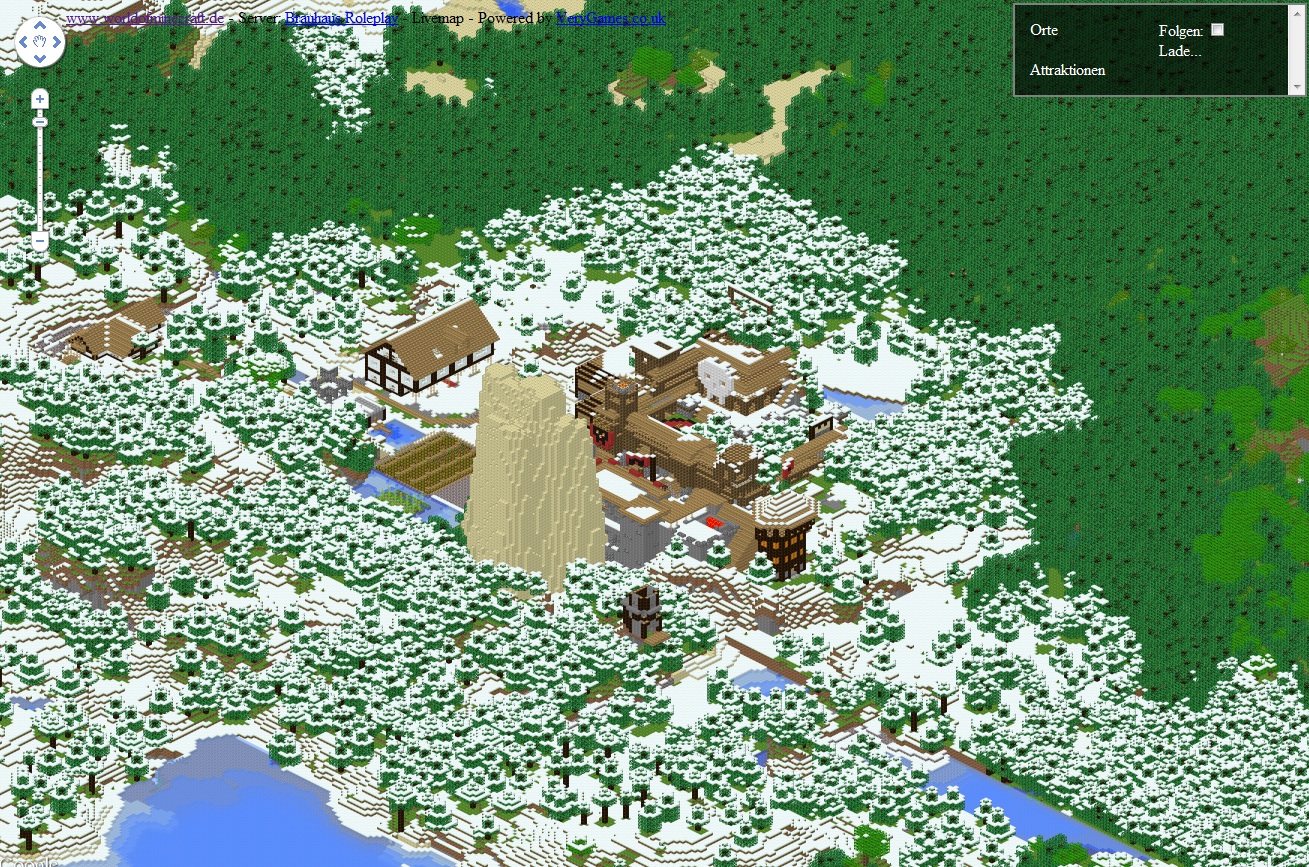The image size is (1309, 867).
Task: Click the zoom slider handle
Action: tap(40, 122)
